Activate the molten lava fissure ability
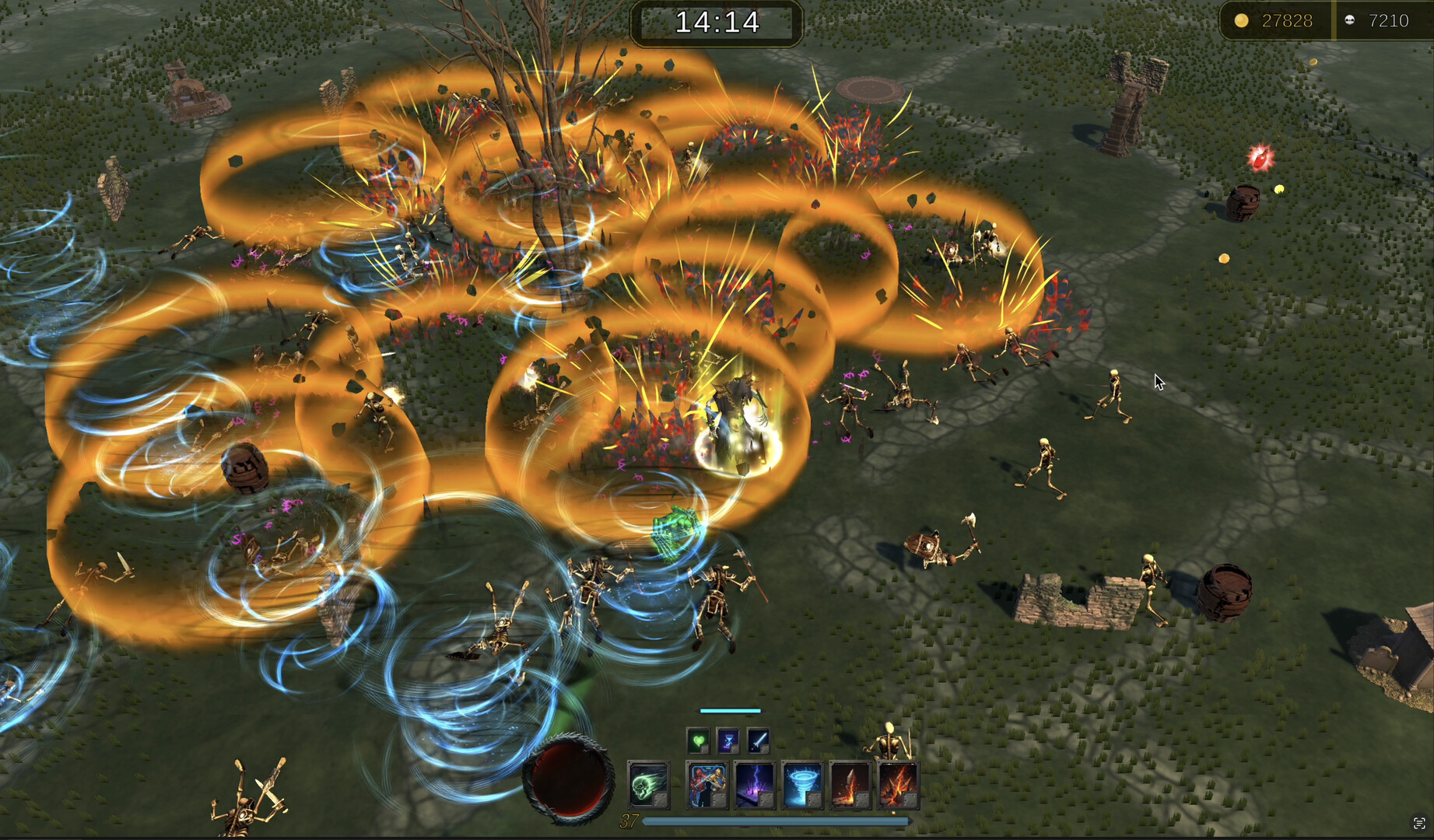 898,784
